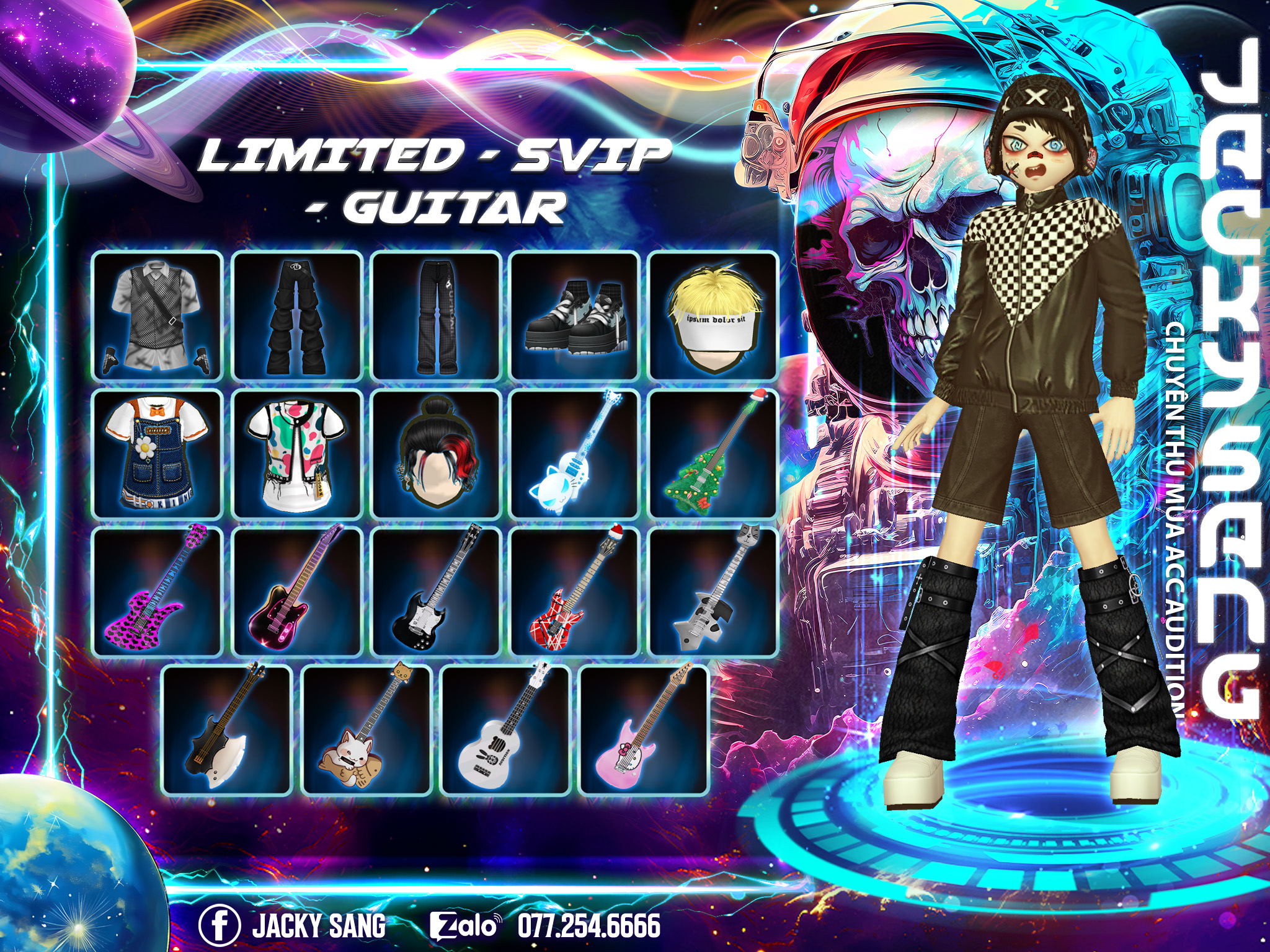Select the silver guitar with cat headstock

click(713, 592)
